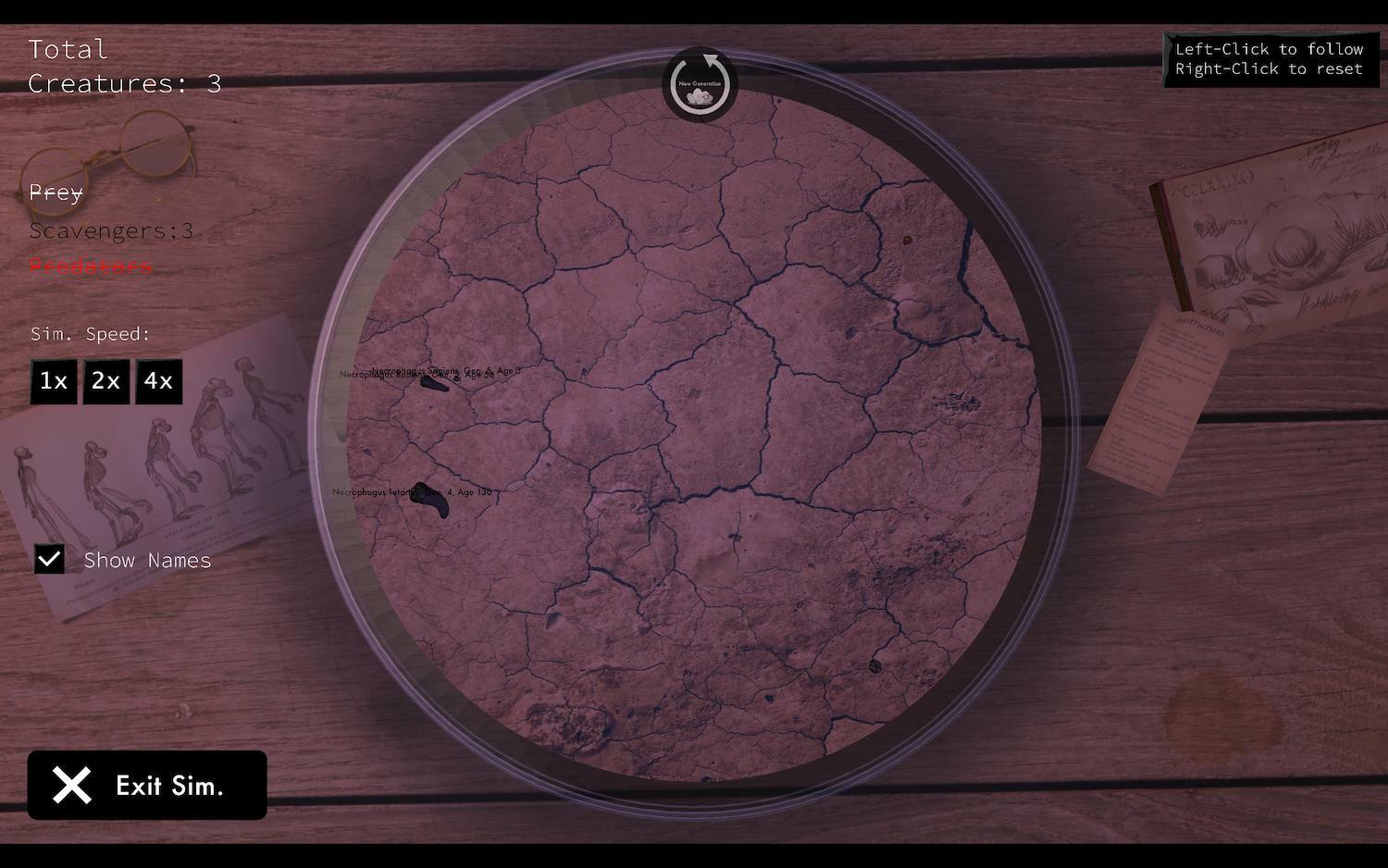The height and width of the screenshot is (868, 1388).
Task: Toggle the crossed-out Prey label
Action: pyautogui.click(x=55, y=192)
